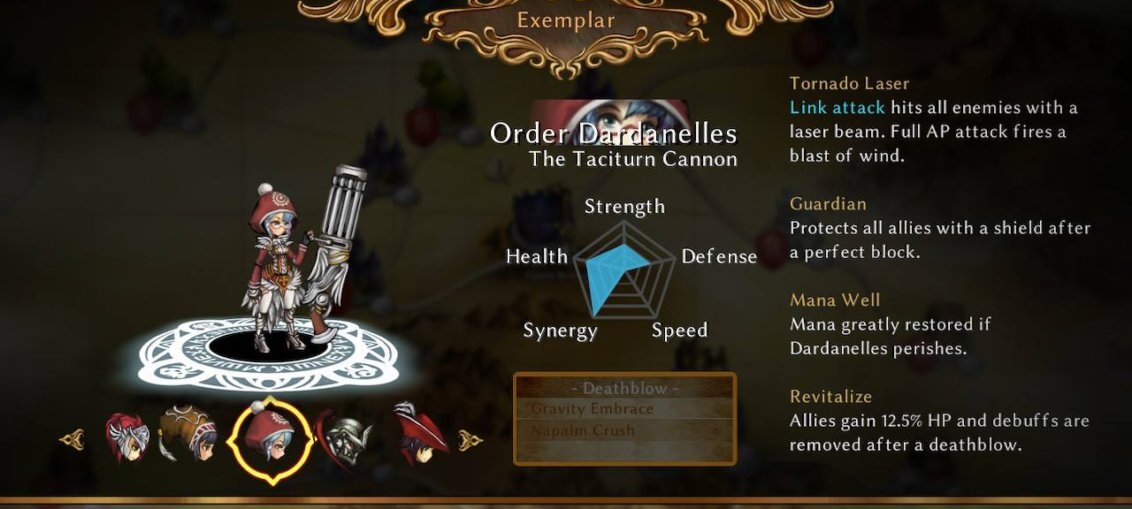
Task: Select the red-plumed winged helmet character portrait
Action: (x=127, y=438)
